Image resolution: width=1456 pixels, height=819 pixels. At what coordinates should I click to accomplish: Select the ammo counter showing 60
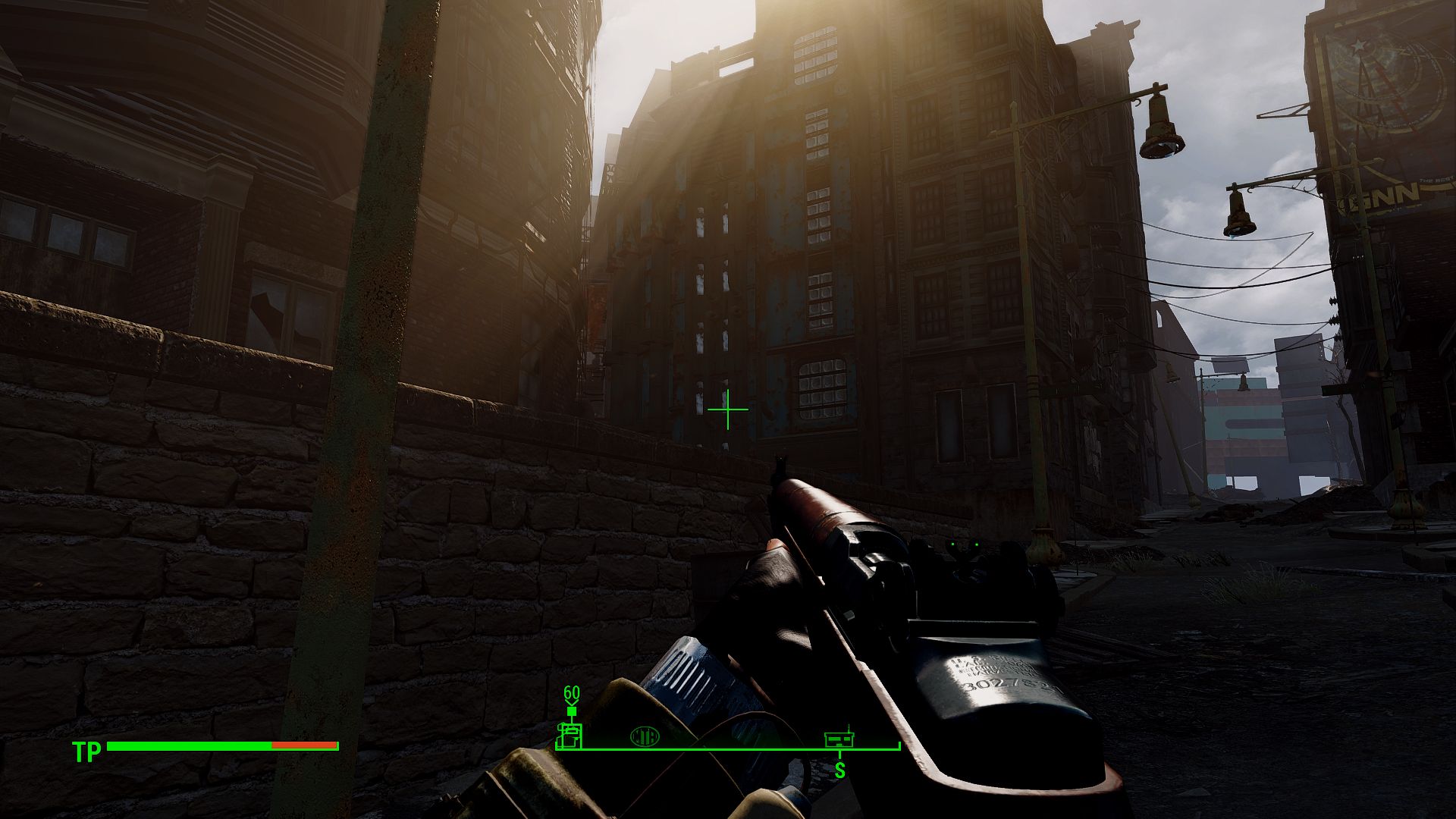click(x=571, y=692)
